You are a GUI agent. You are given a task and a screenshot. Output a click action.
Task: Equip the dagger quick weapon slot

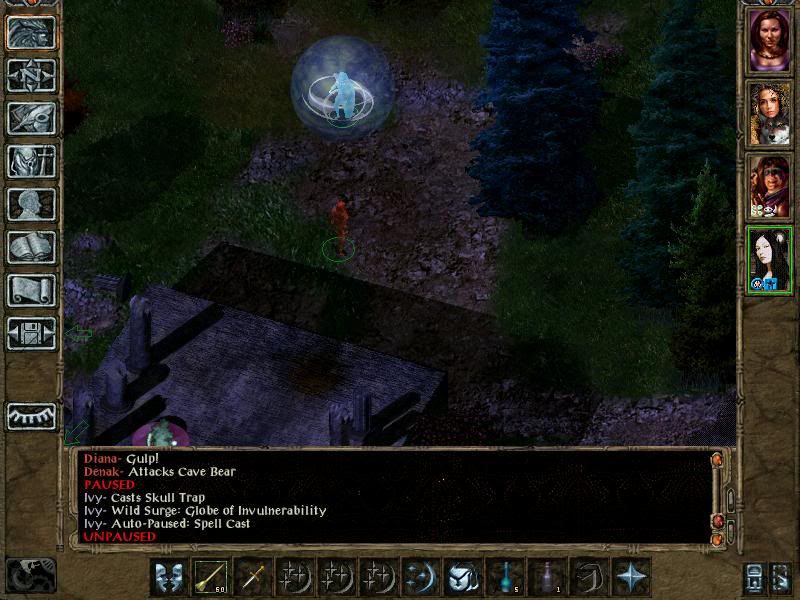[253, 577]
